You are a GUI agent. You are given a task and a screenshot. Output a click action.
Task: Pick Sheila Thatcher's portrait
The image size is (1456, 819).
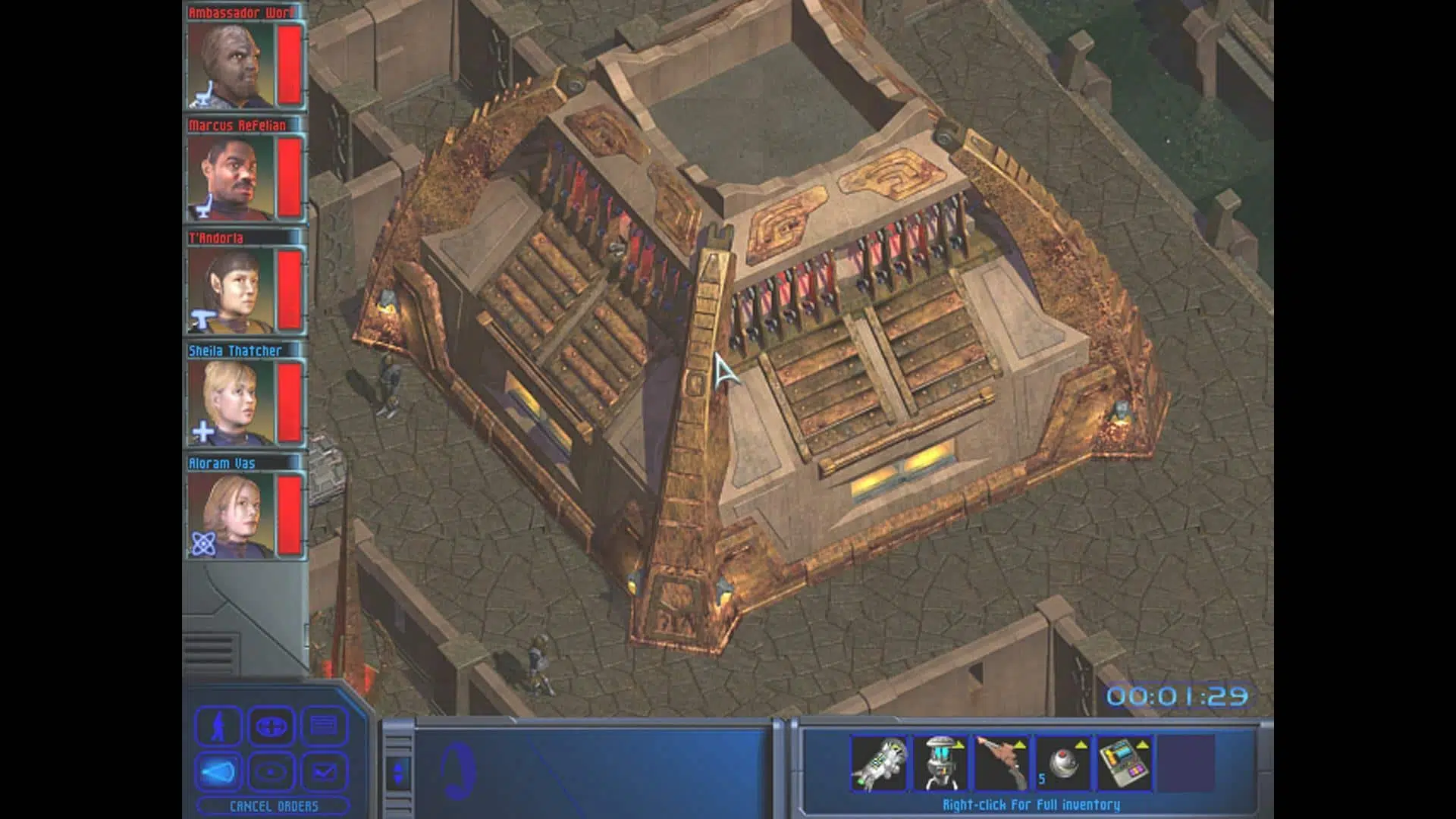(x=231, y=403)
